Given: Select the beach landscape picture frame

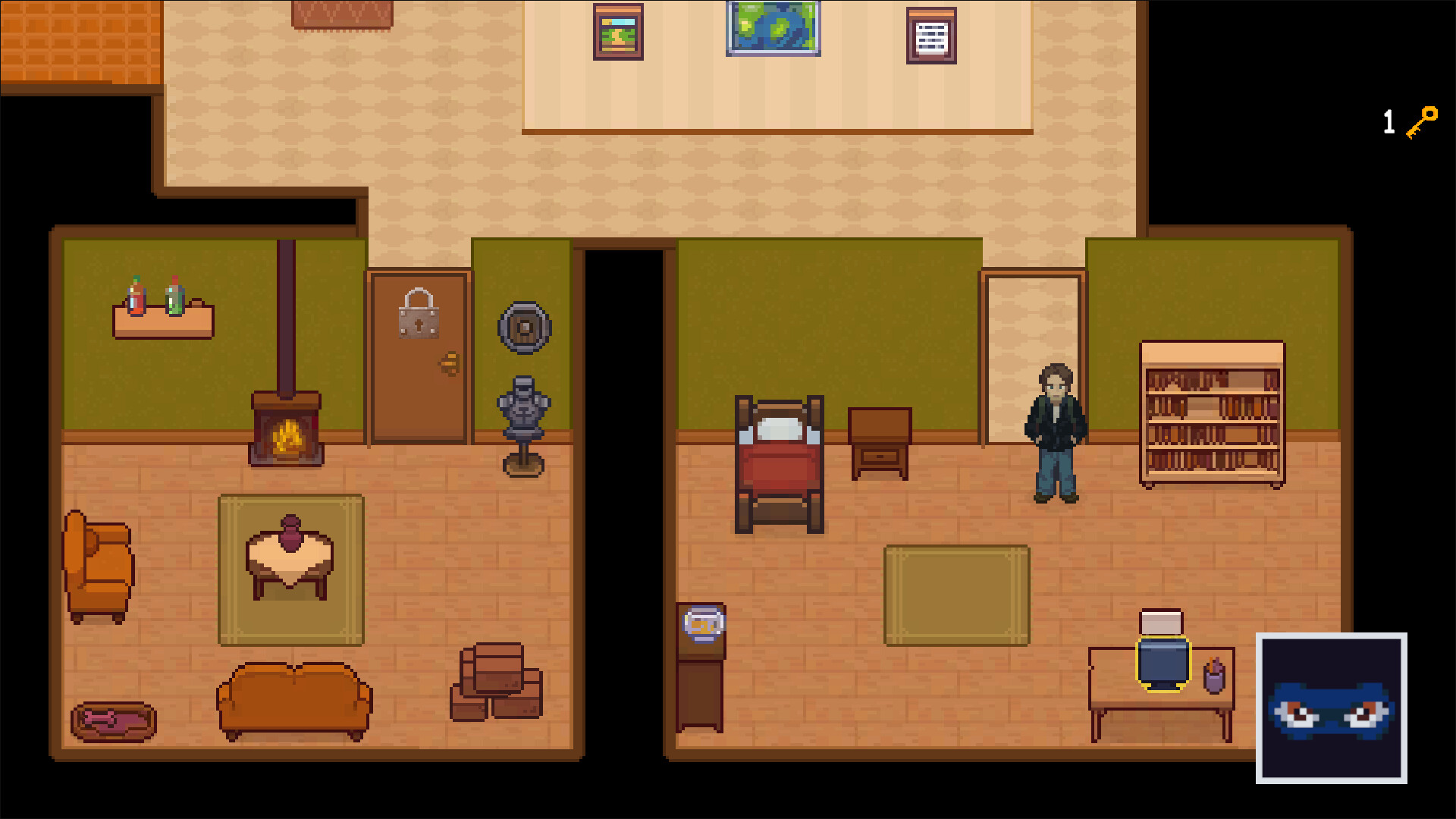Looking at the screenshot, I should pyautogui.click(x=618, y=33).
